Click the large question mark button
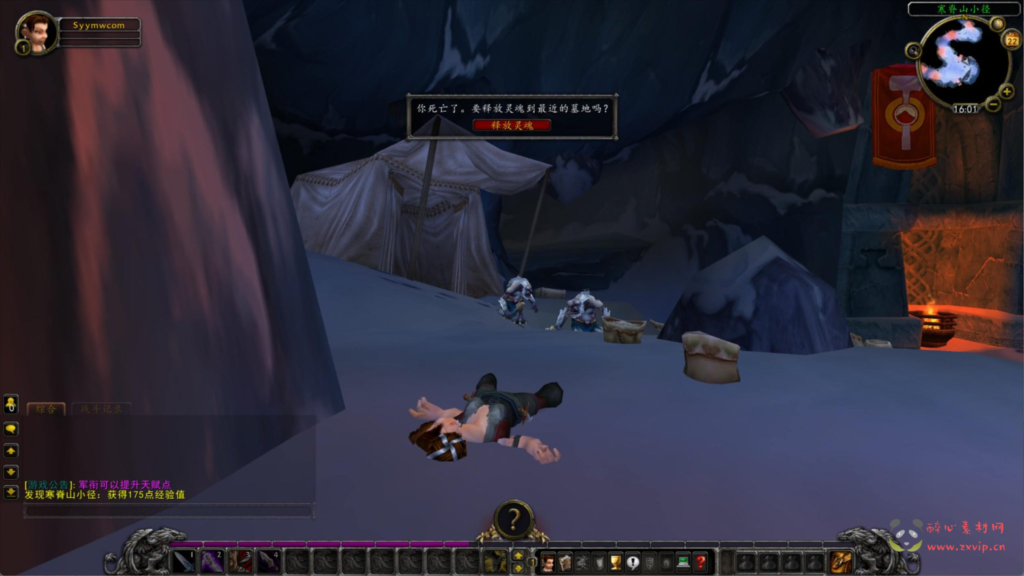1024x576 pixels. coord(513,519)
